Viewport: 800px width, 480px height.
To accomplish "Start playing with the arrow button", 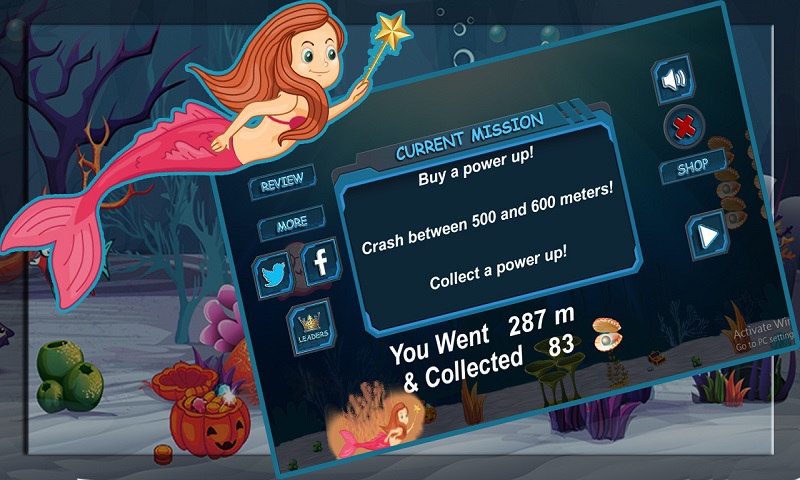I will coord(707,236).
